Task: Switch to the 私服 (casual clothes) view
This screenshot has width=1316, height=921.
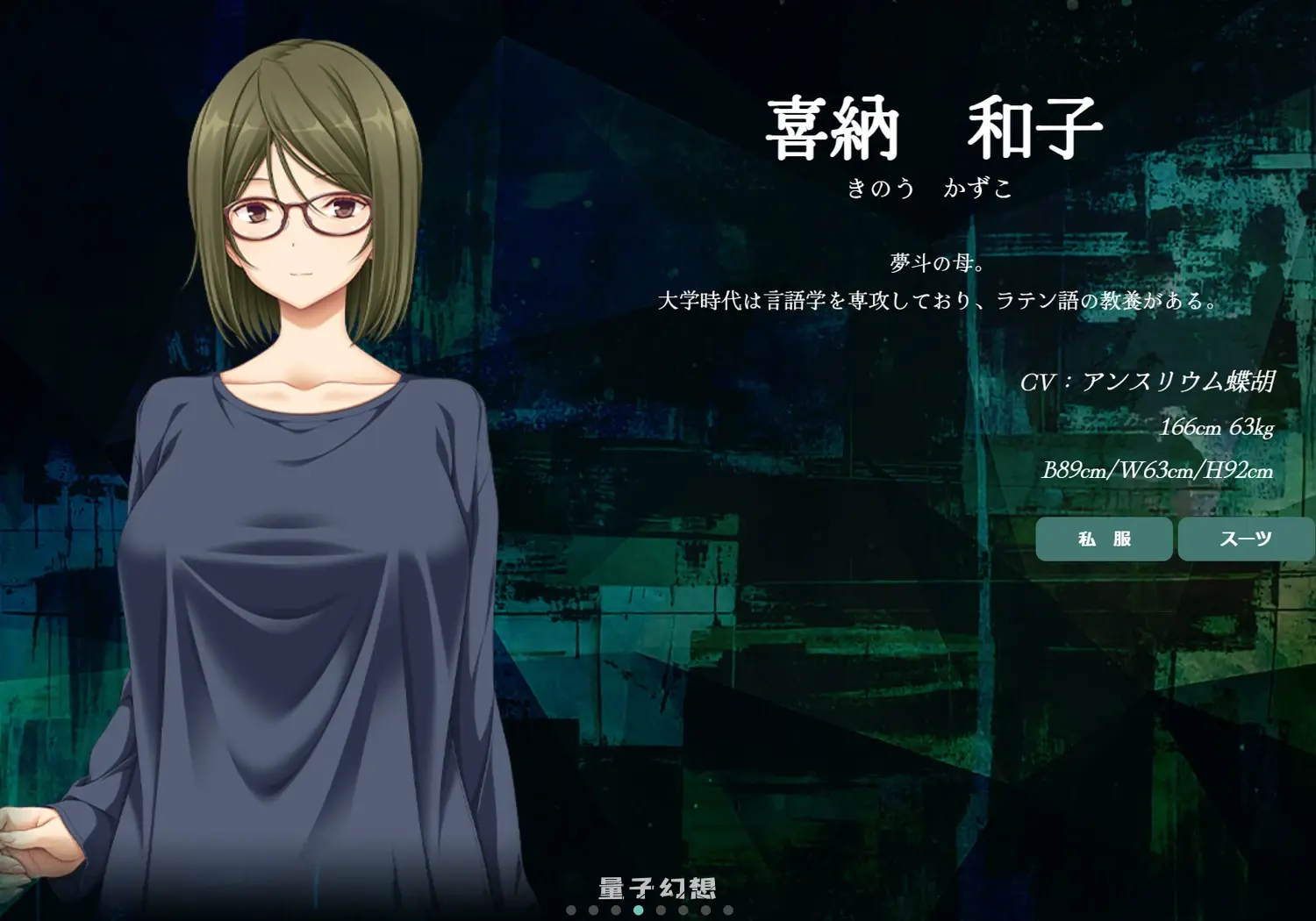Action: (1104, 539)
